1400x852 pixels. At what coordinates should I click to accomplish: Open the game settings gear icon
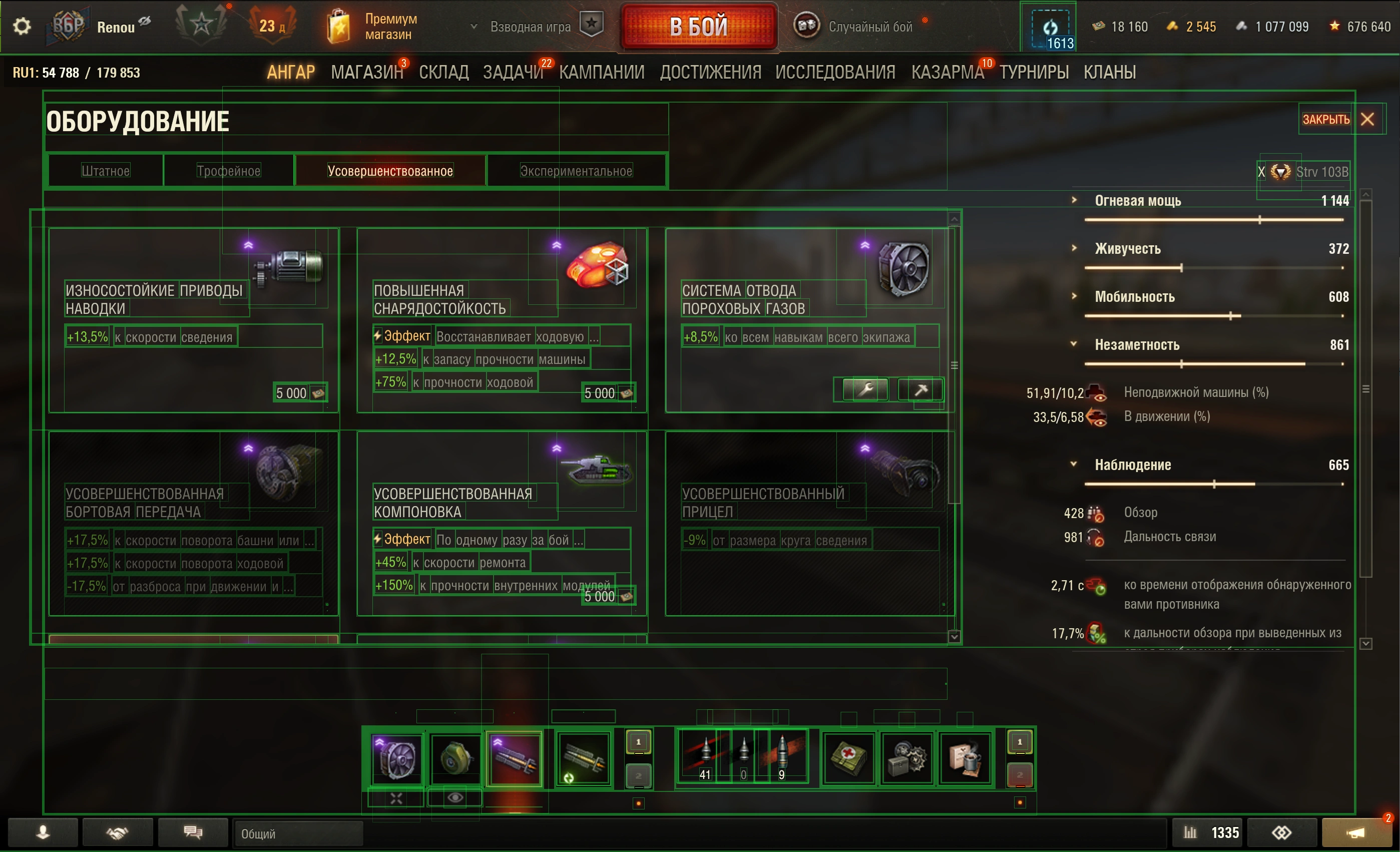(22, 26)
